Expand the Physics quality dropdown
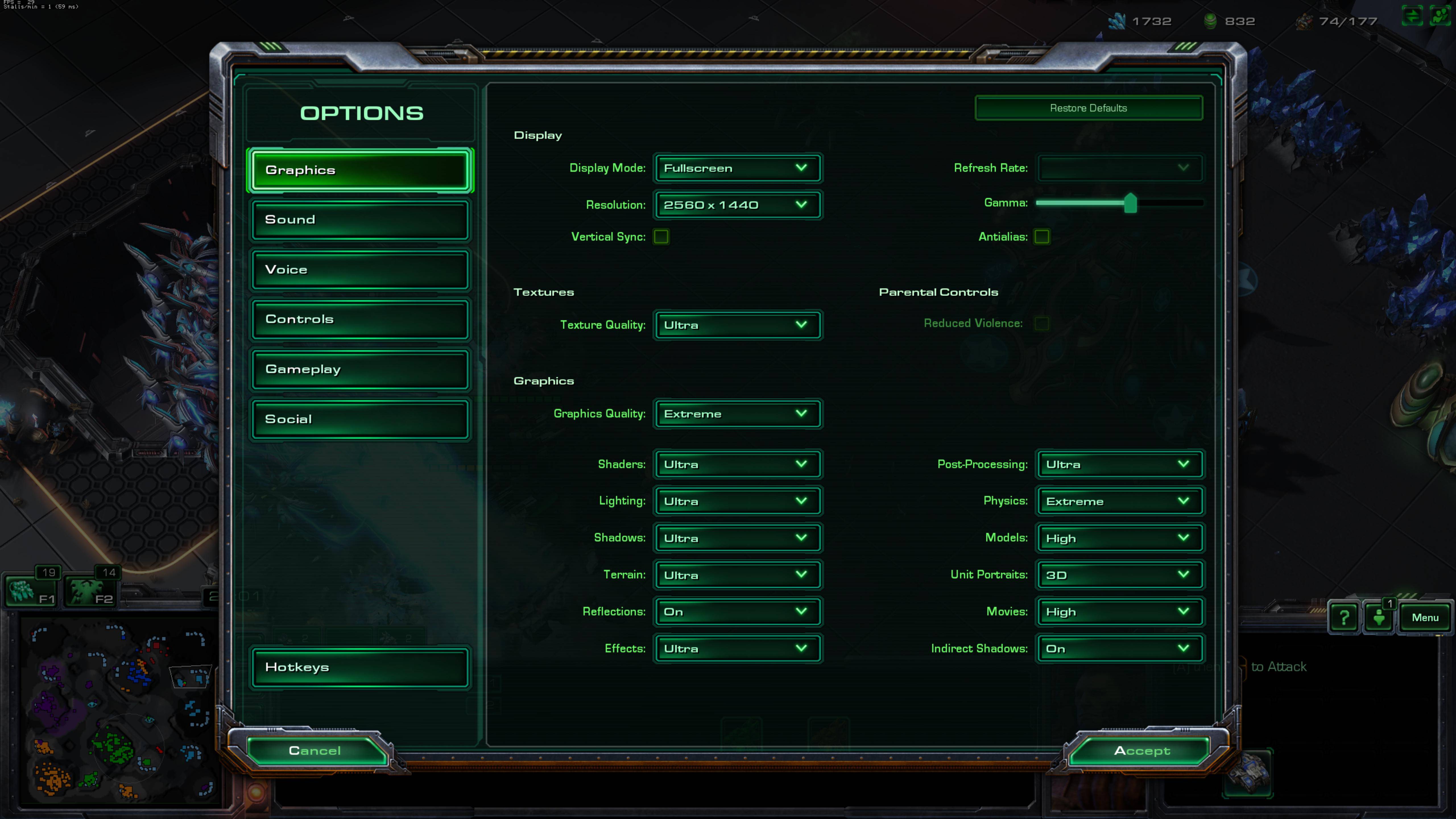Screen dimensions: 1456x819 tap(1119, 501)
